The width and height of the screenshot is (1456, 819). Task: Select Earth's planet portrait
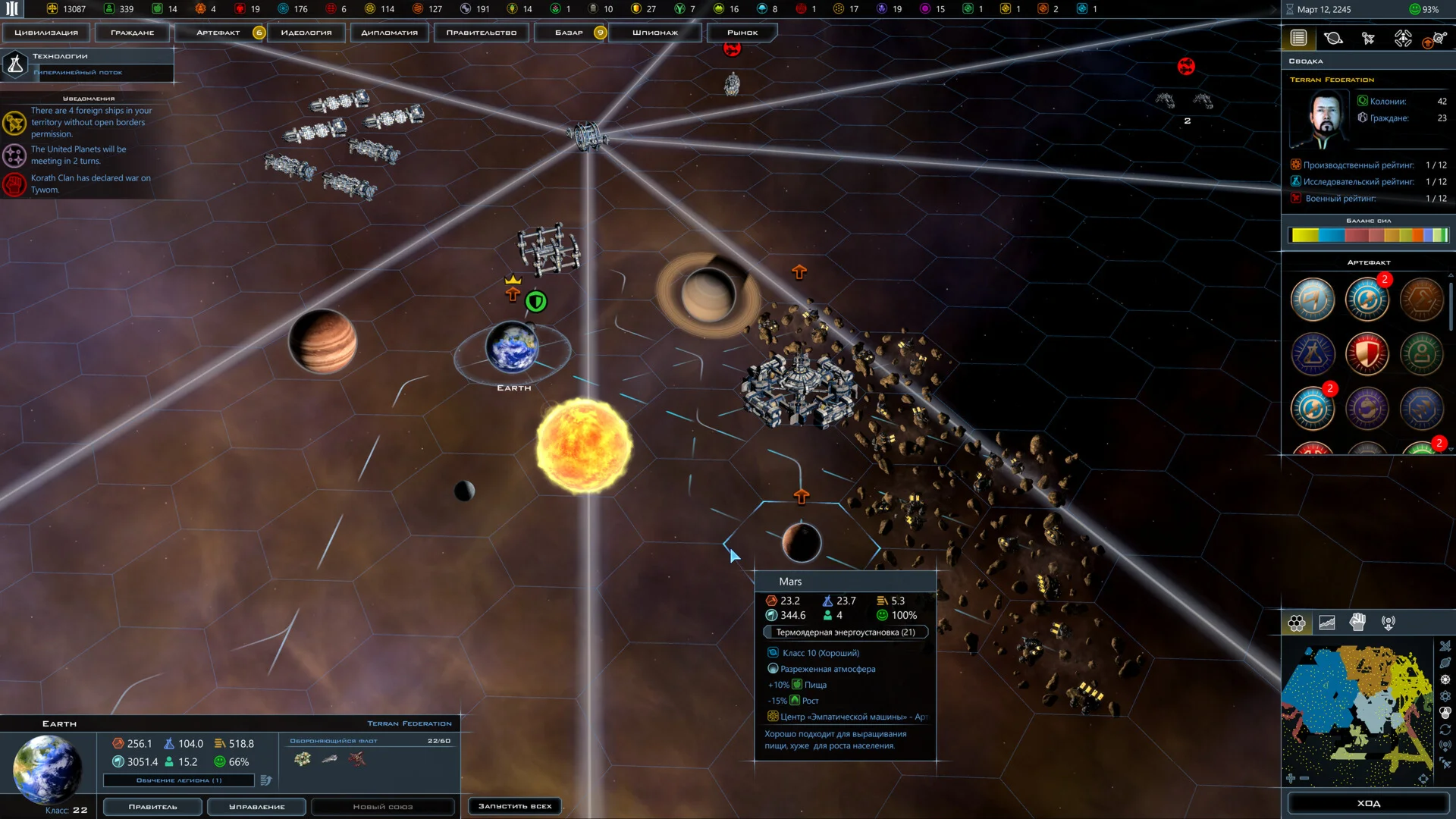click(x=47, y=768)
